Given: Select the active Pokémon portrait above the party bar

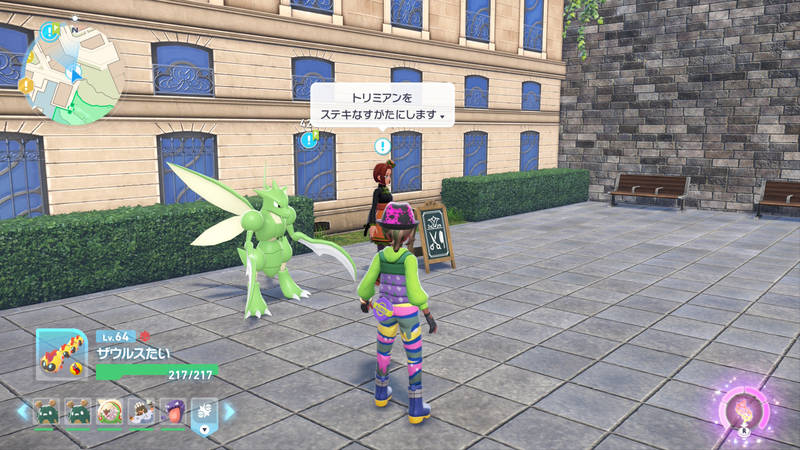Looking at the screenshot, I should [61, 353].
